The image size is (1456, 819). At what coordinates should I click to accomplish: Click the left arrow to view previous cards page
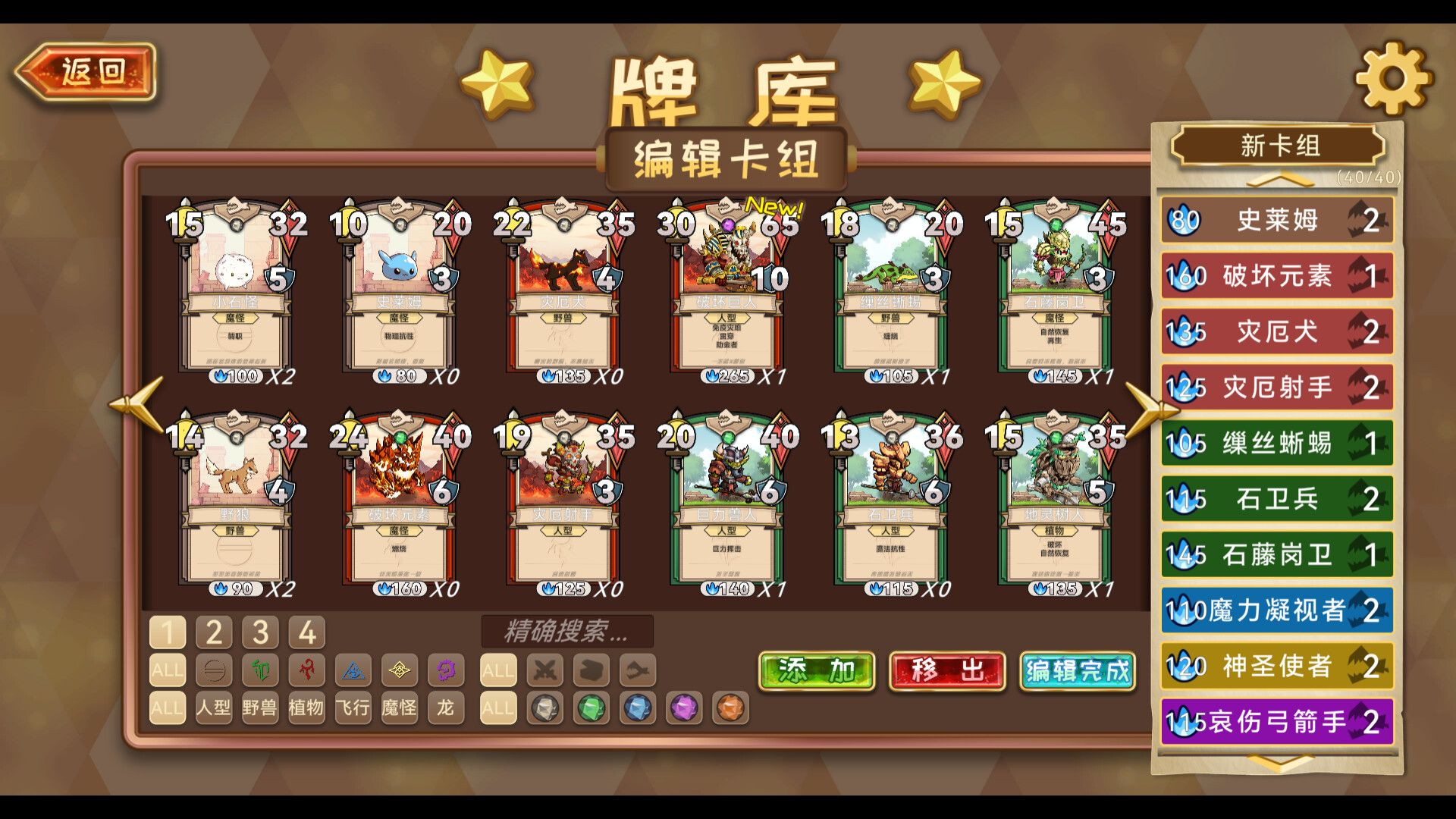click(x=135, y=403)
